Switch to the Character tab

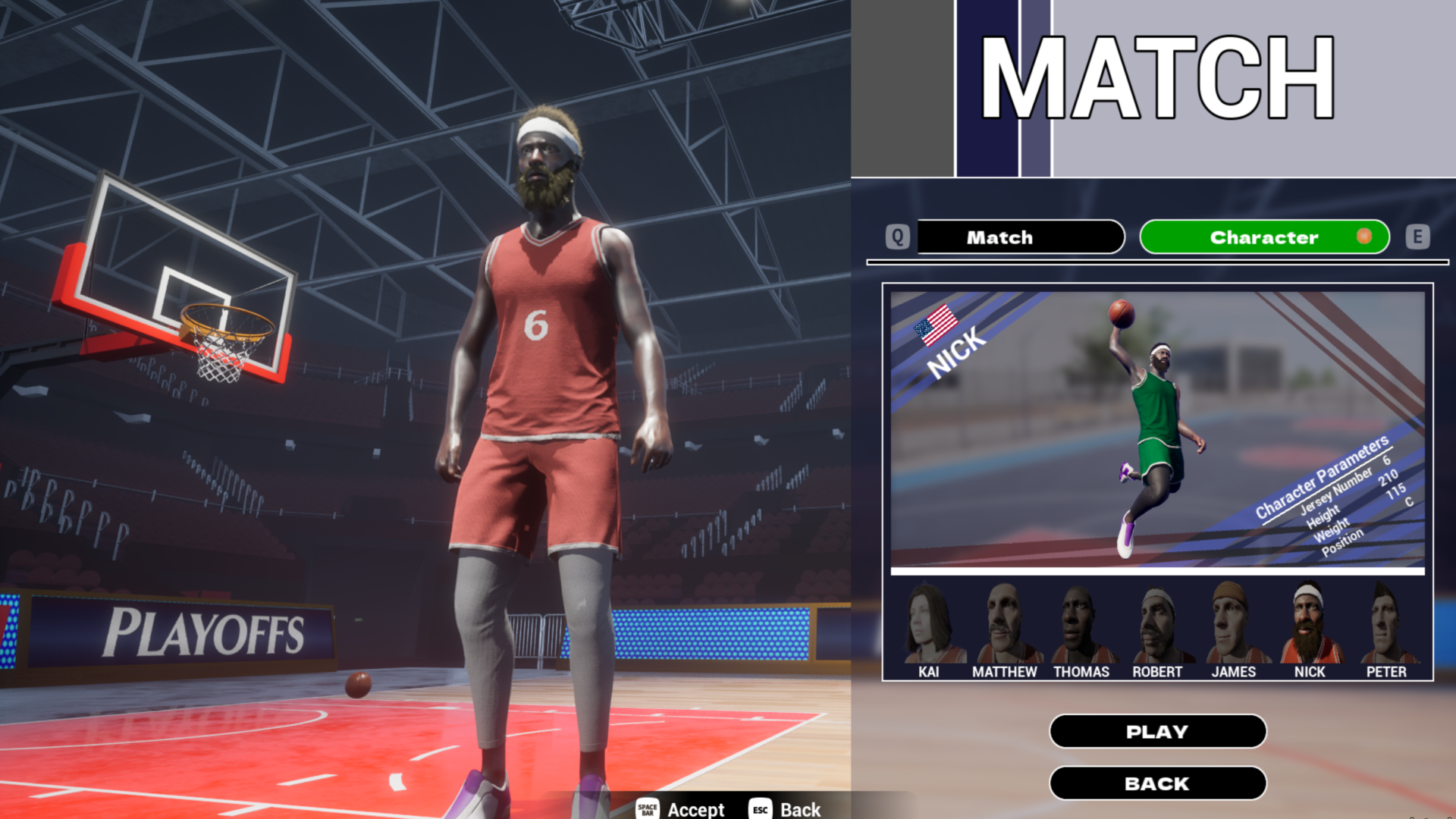(1263, 237)
